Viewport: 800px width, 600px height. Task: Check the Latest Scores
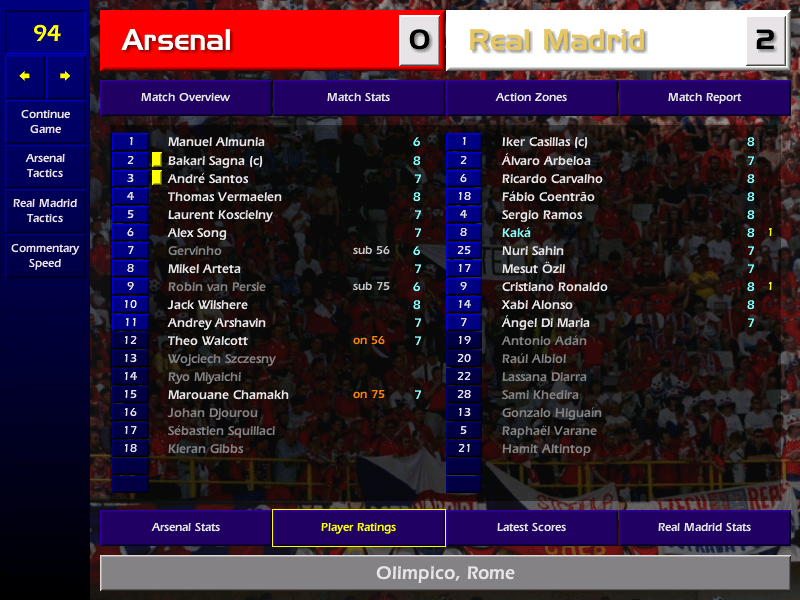pos(531,527)
